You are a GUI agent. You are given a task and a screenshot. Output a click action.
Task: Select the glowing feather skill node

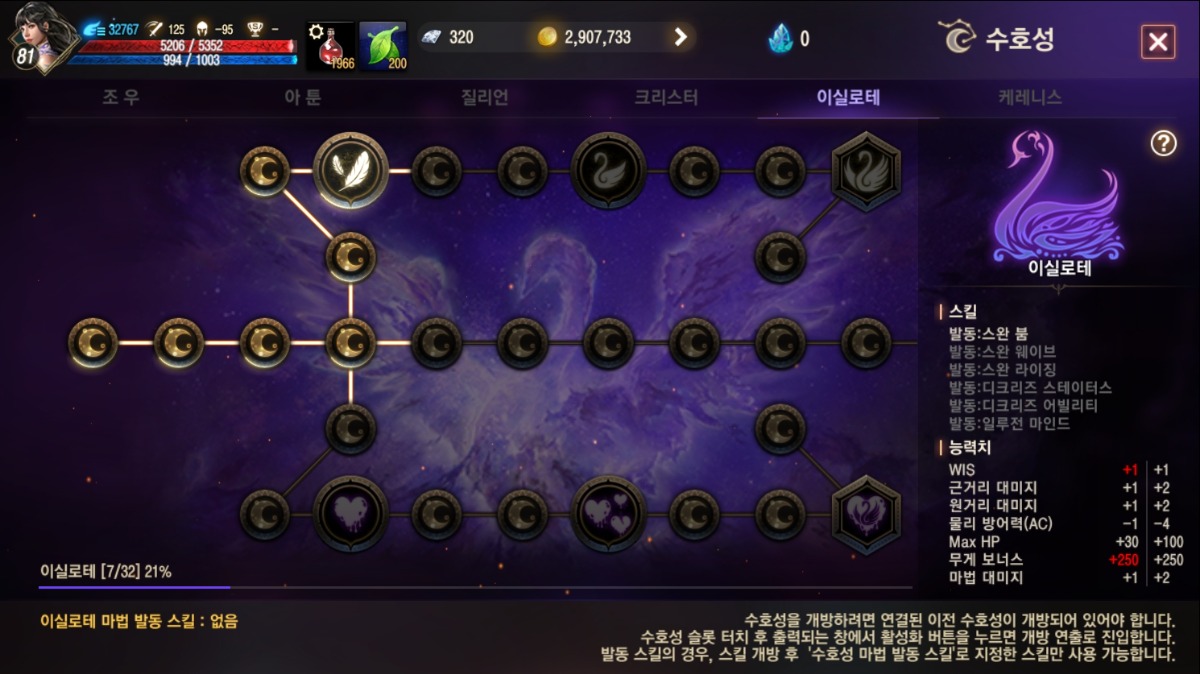[x=351, y=171]
